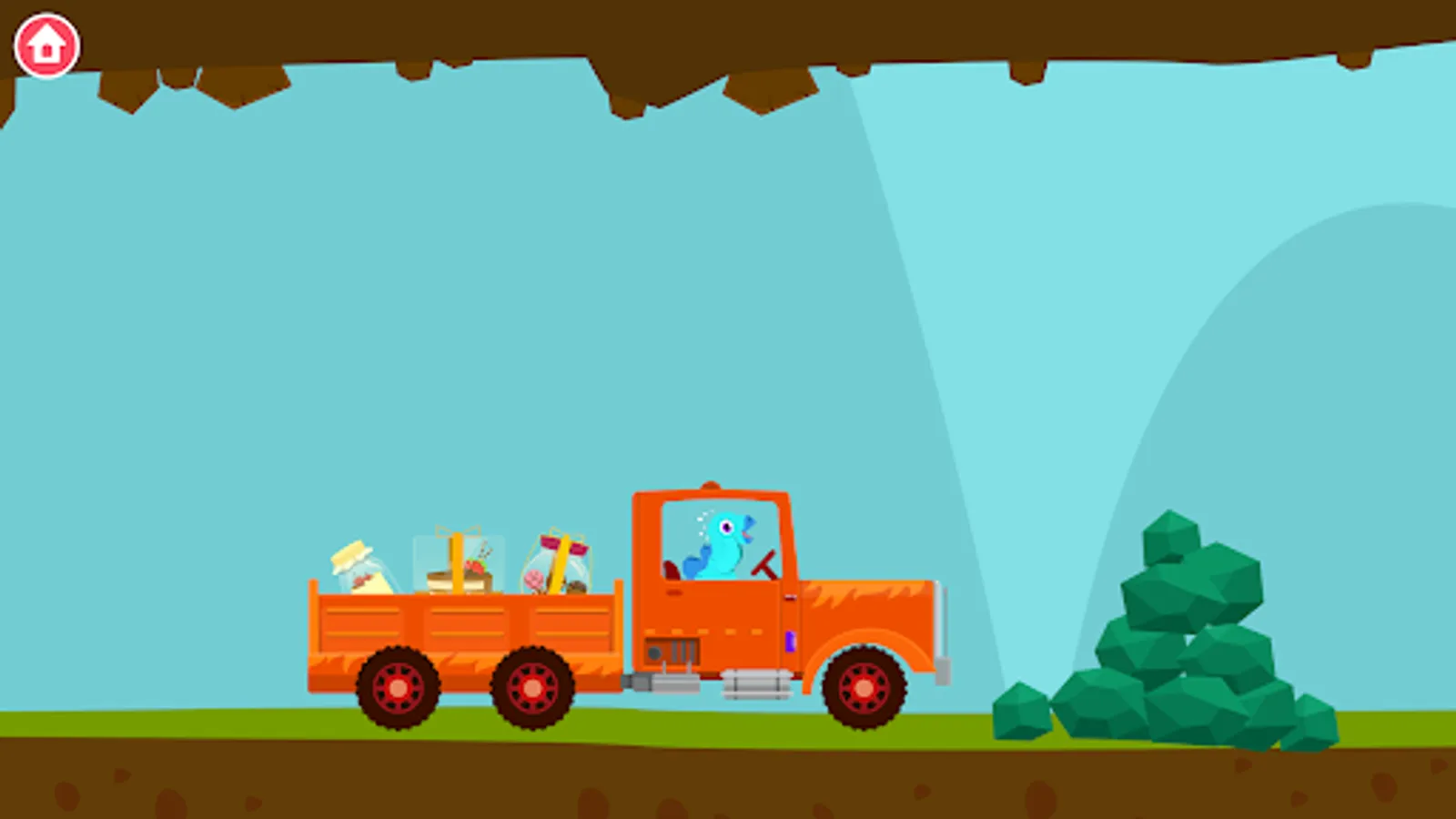The height and width of the screenshot is (819, 1456).
Task: Click the silver side fuel tank
Action: pos(755,684)
